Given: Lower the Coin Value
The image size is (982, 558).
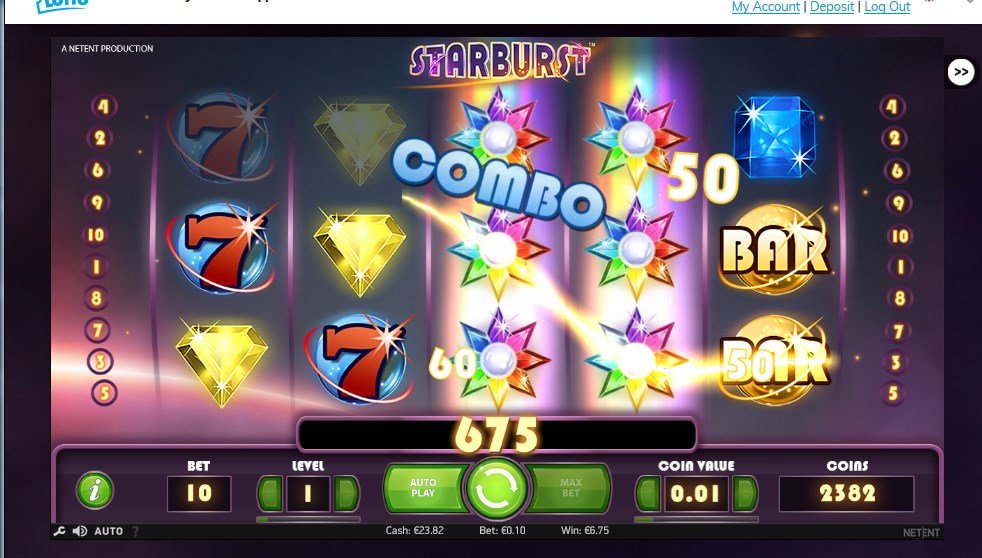Looking at the screenshot, I should [649, 493].
